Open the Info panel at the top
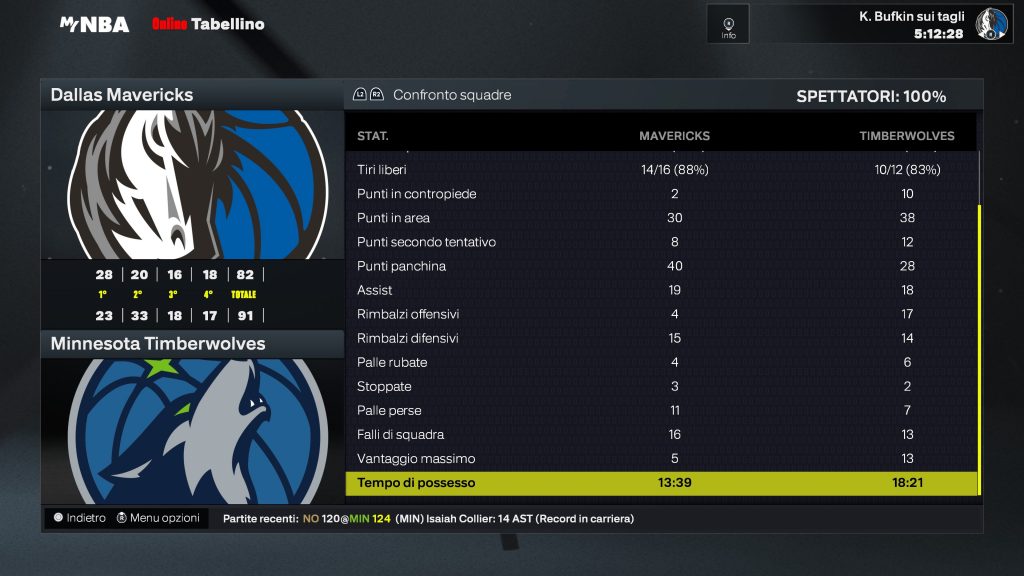The image size is (1024, 576). 728,24
